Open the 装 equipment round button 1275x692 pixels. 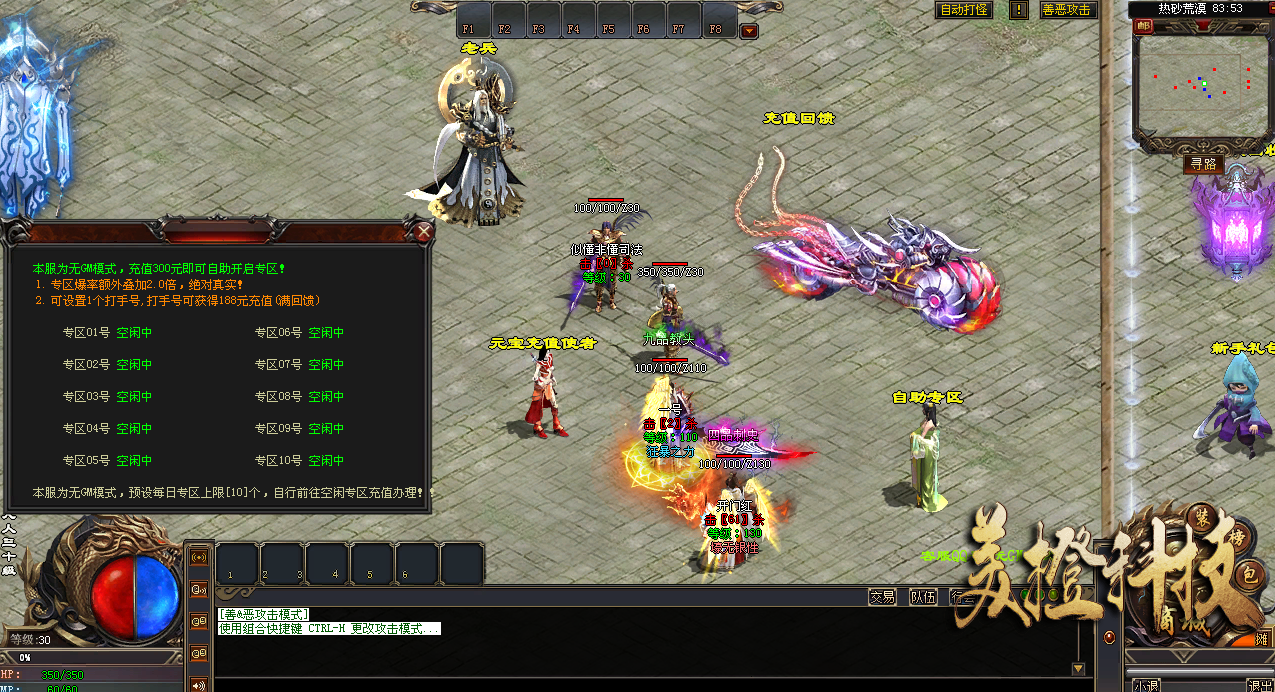1201,516
